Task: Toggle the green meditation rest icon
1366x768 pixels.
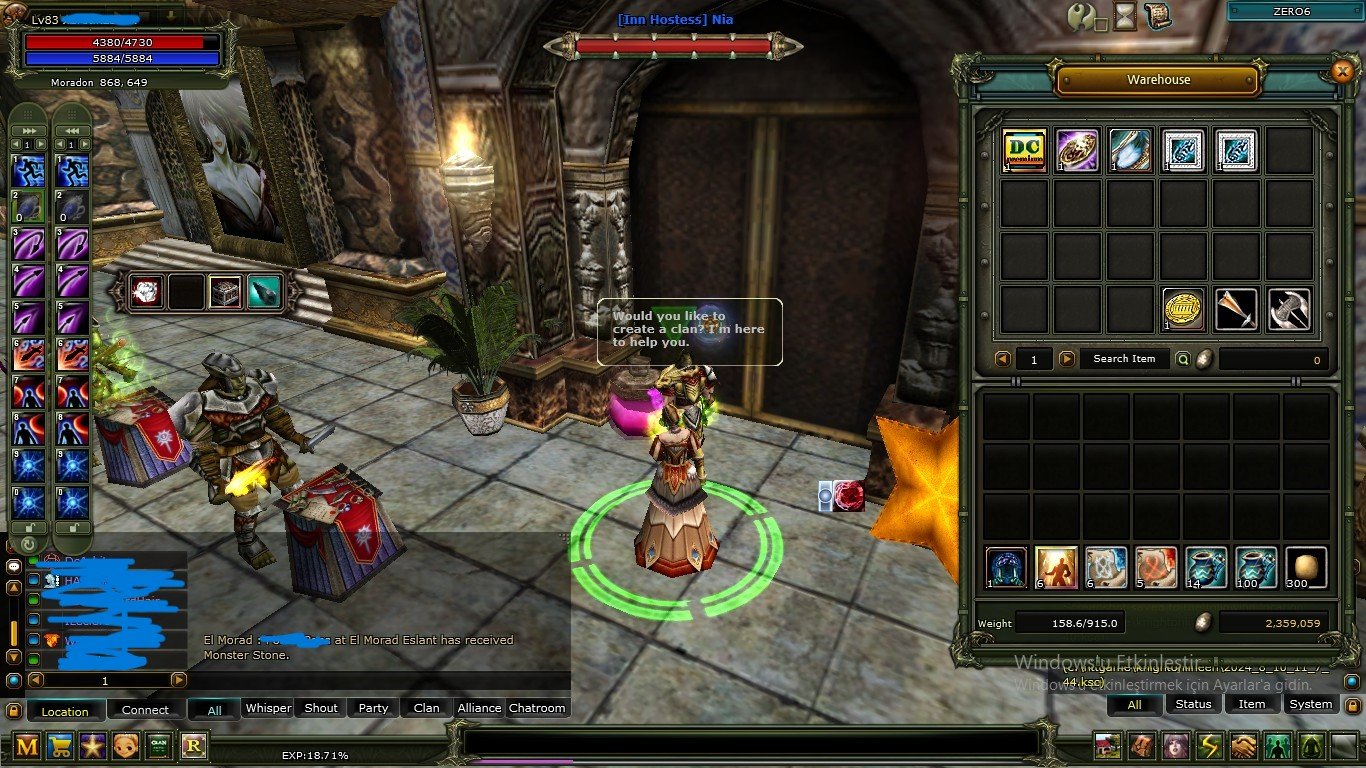Action: [1310, 747]
